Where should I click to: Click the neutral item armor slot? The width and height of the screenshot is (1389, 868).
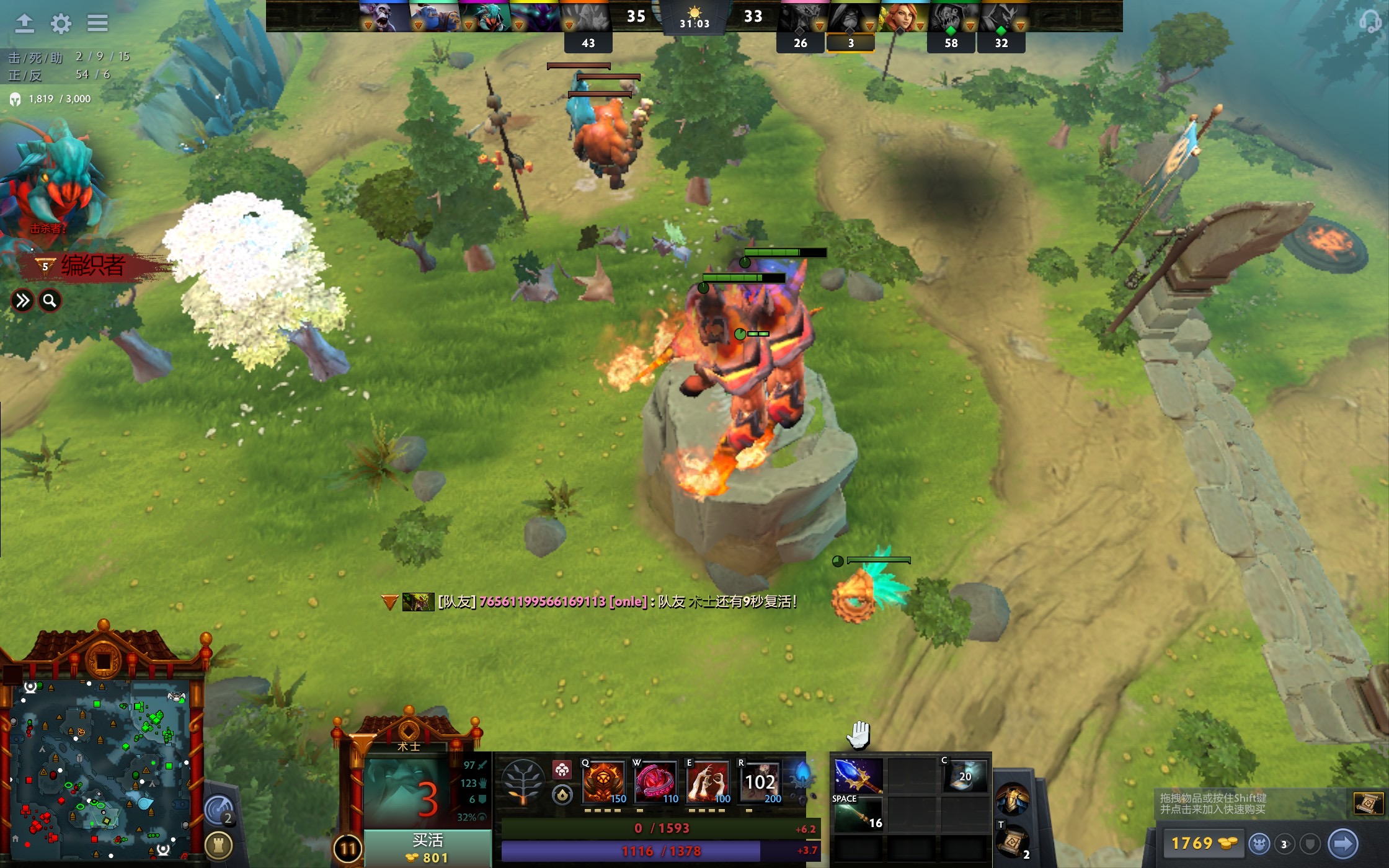coord(1012,799)
